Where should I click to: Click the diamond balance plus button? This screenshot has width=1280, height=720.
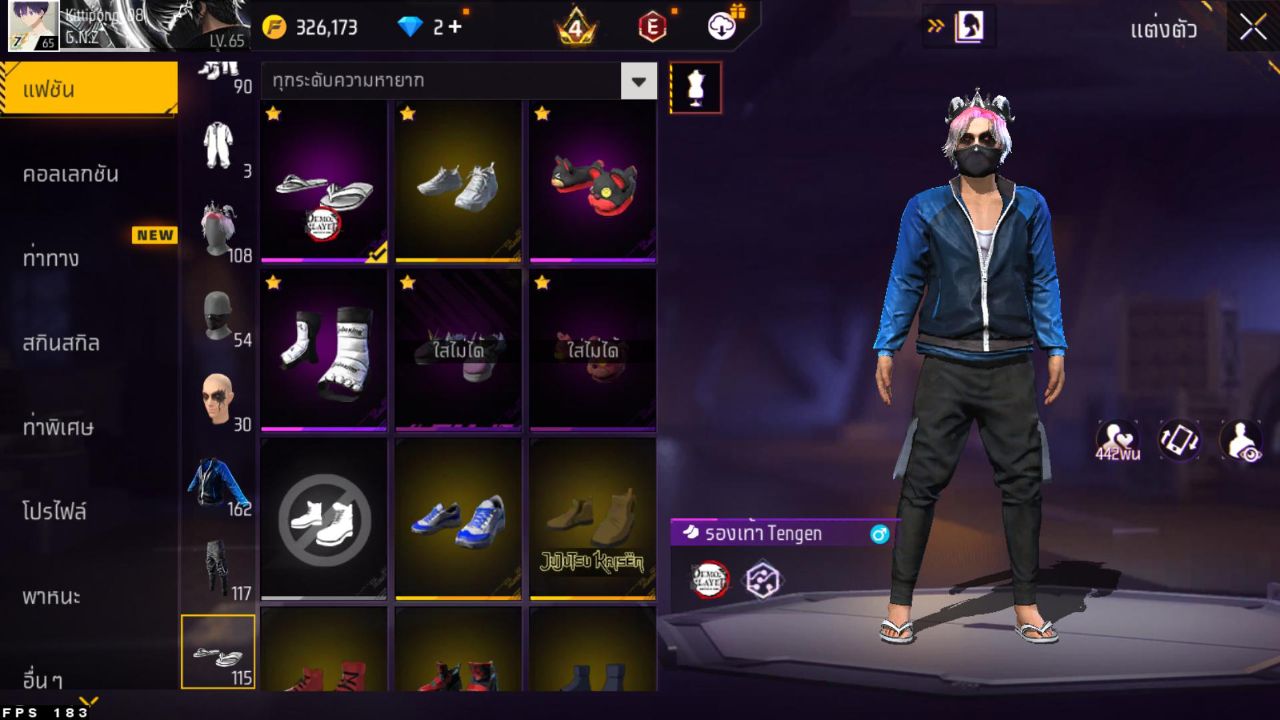[x=454, y=27]
